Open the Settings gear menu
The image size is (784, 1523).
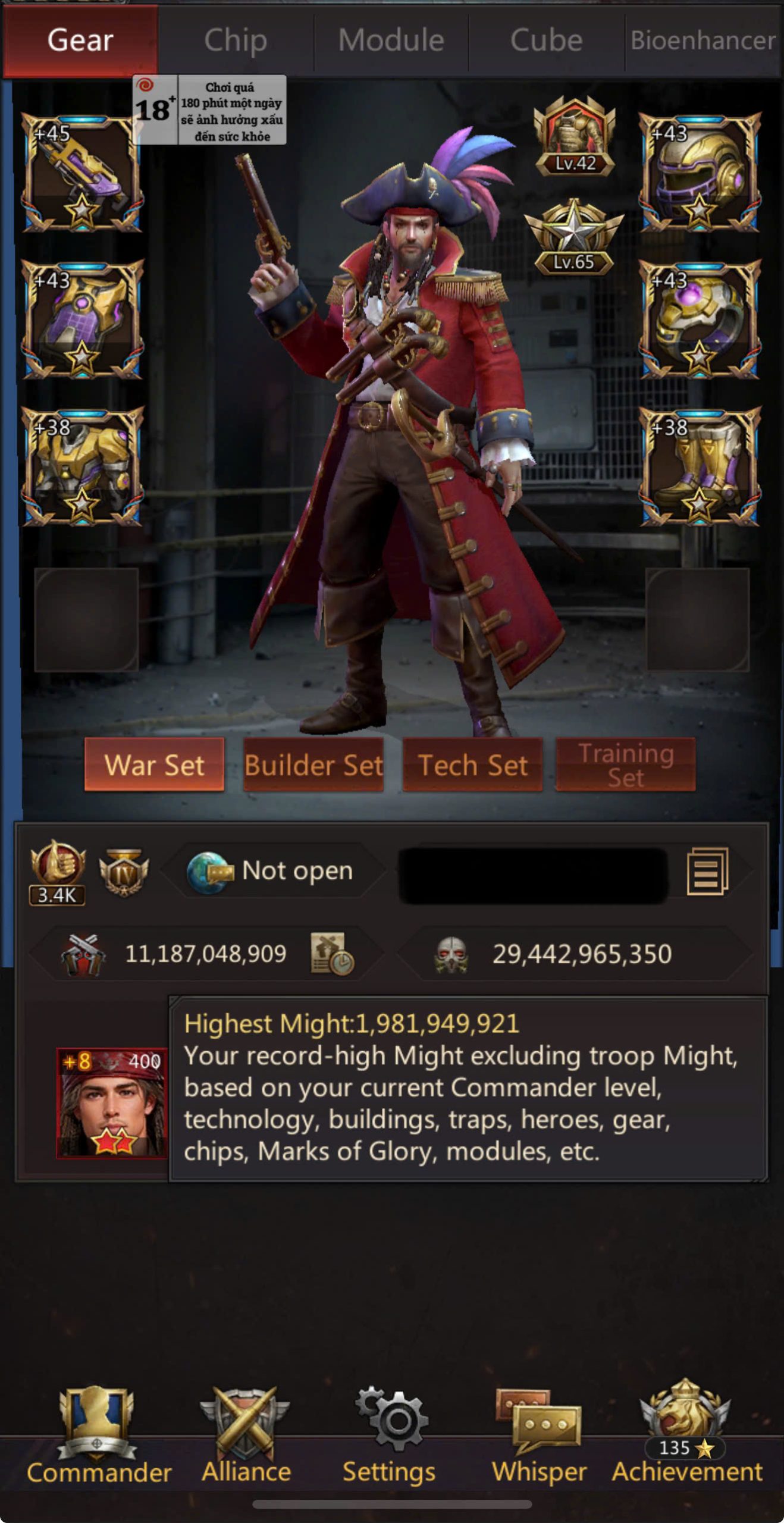coord(390,1435)
